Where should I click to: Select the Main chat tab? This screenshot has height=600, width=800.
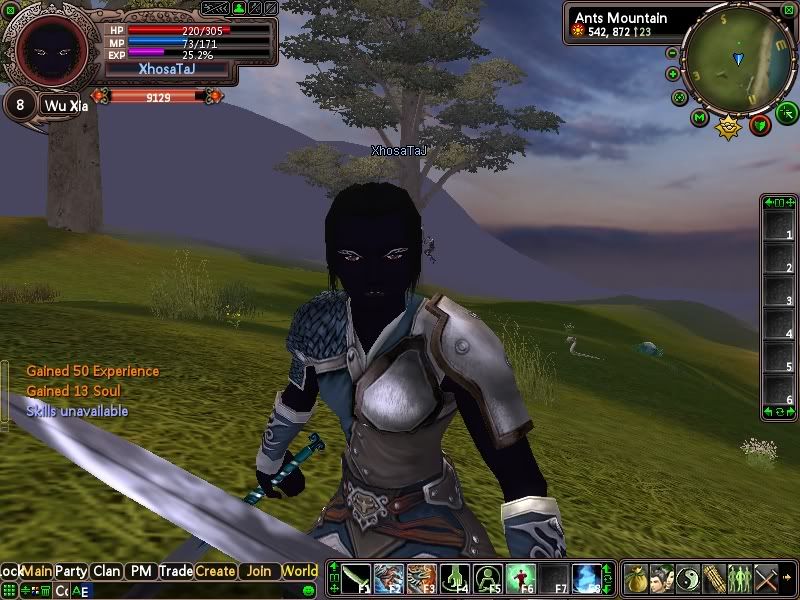click(x=37, y=571)
